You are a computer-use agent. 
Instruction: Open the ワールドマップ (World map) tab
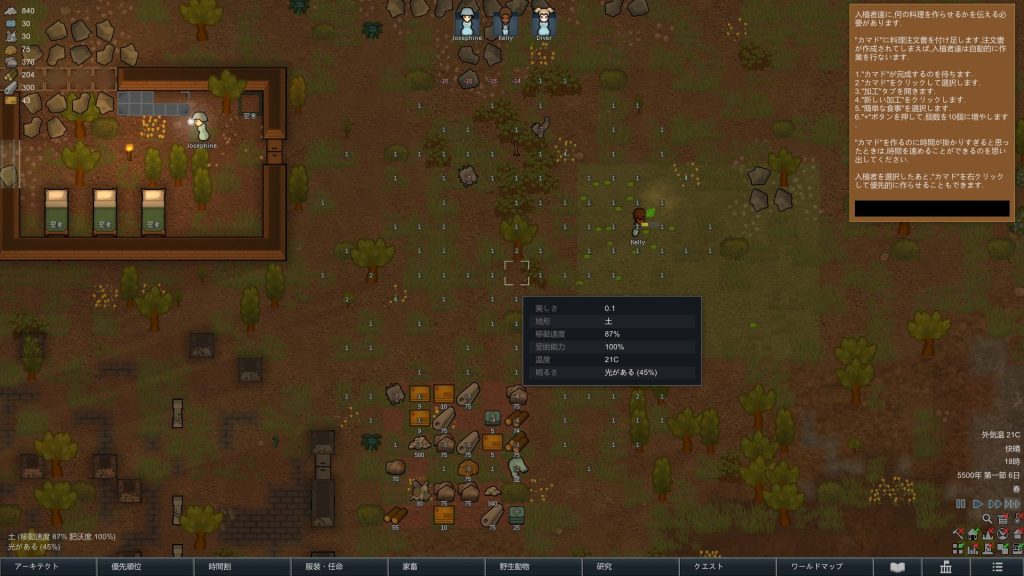tap(817, 567)
